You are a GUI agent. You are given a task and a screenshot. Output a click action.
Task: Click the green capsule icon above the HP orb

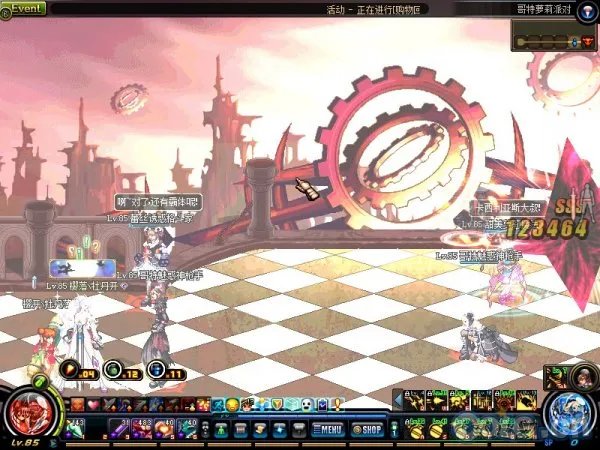tap(40, 382)
